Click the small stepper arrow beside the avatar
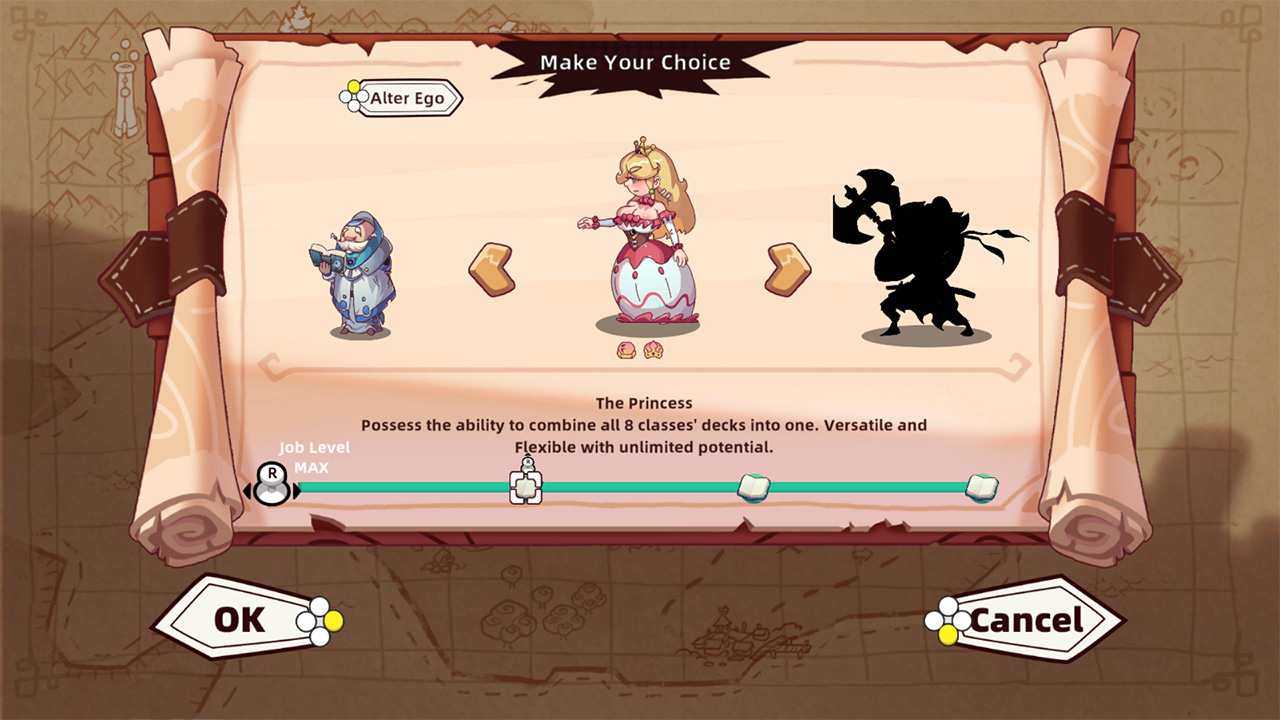 click(298, 489)
